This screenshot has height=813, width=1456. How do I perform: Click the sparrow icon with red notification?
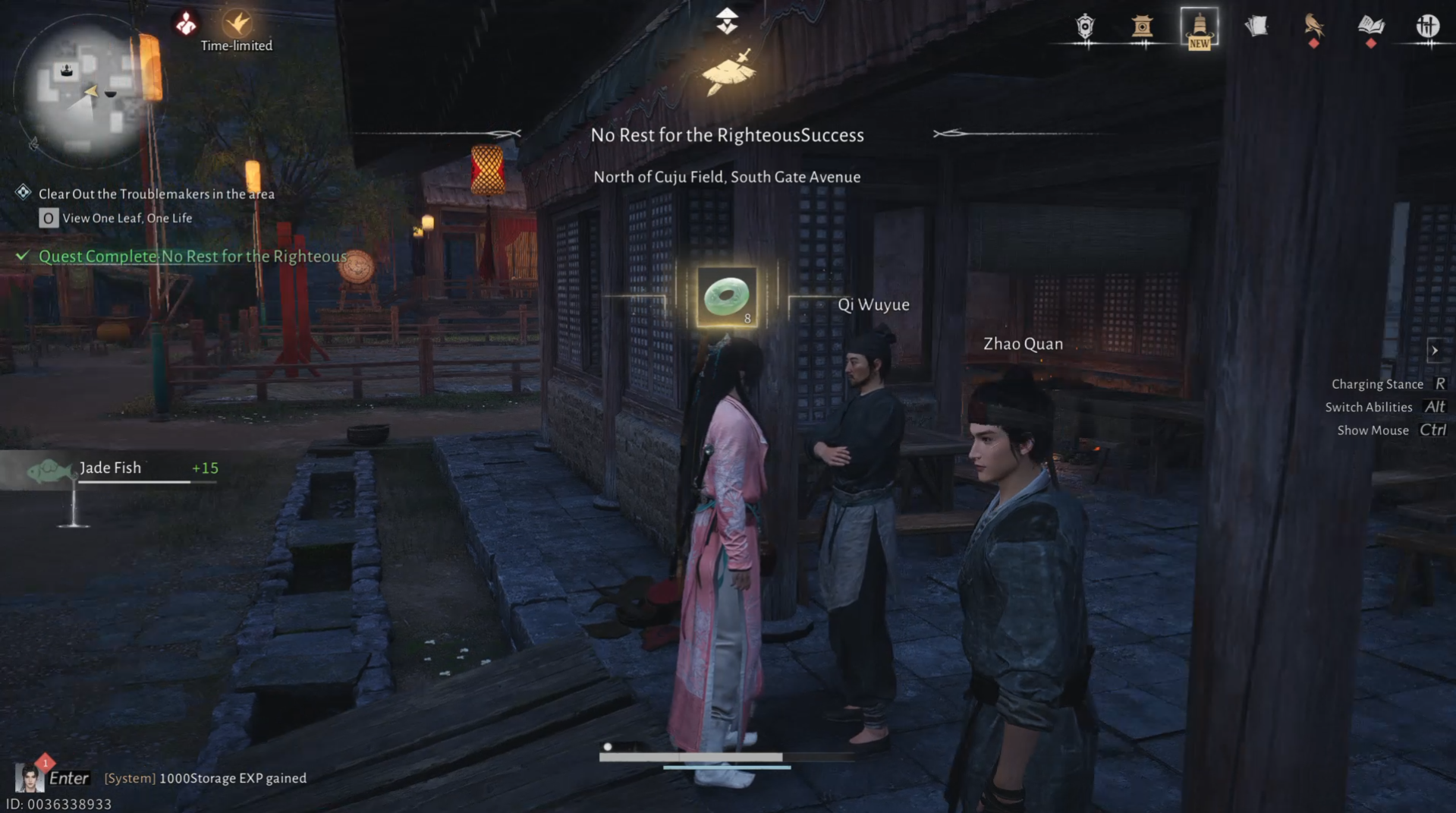pos(1312,27)
